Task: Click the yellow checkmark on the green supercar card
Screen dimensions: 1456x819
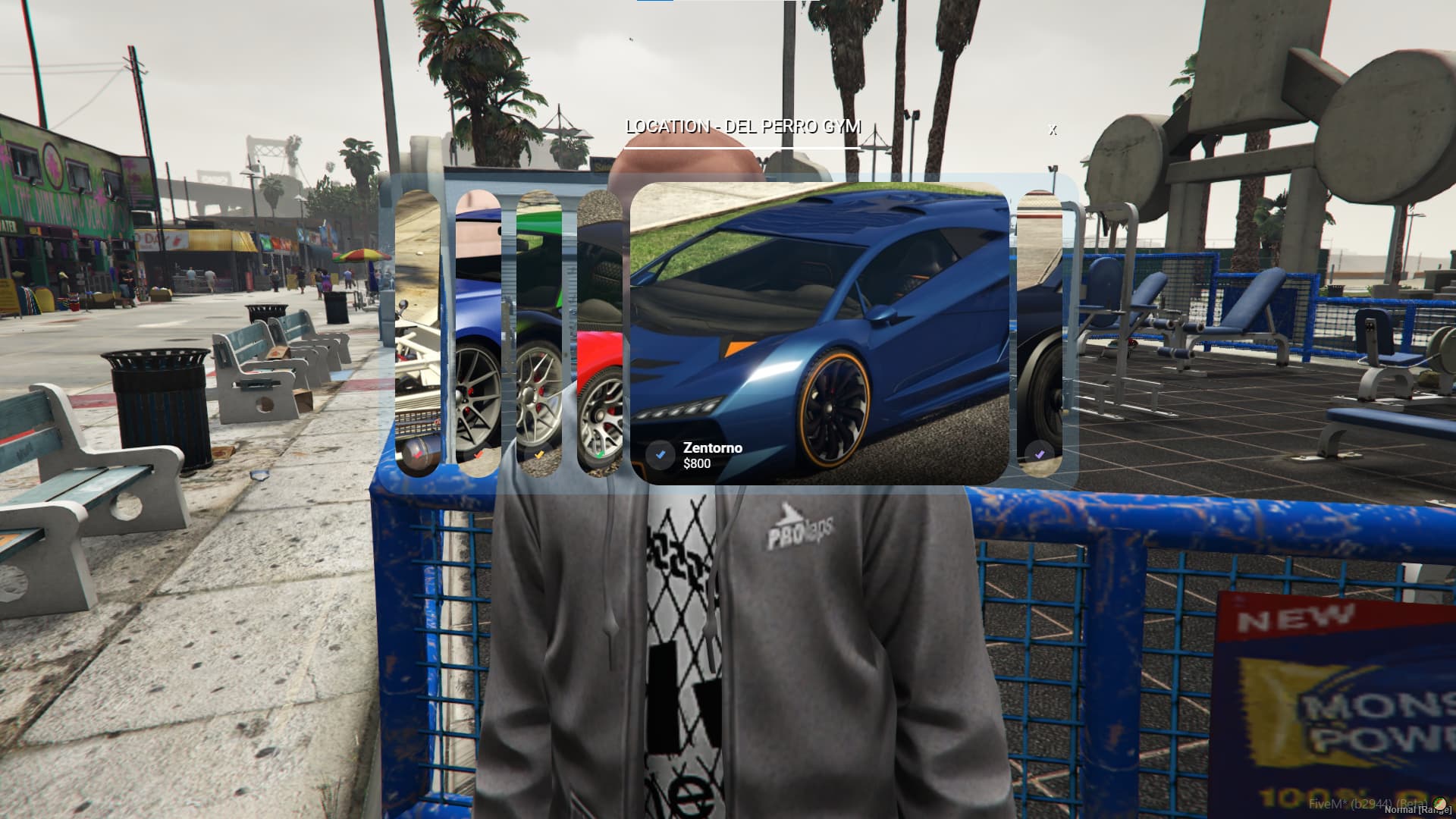Action: pos(538,455)
